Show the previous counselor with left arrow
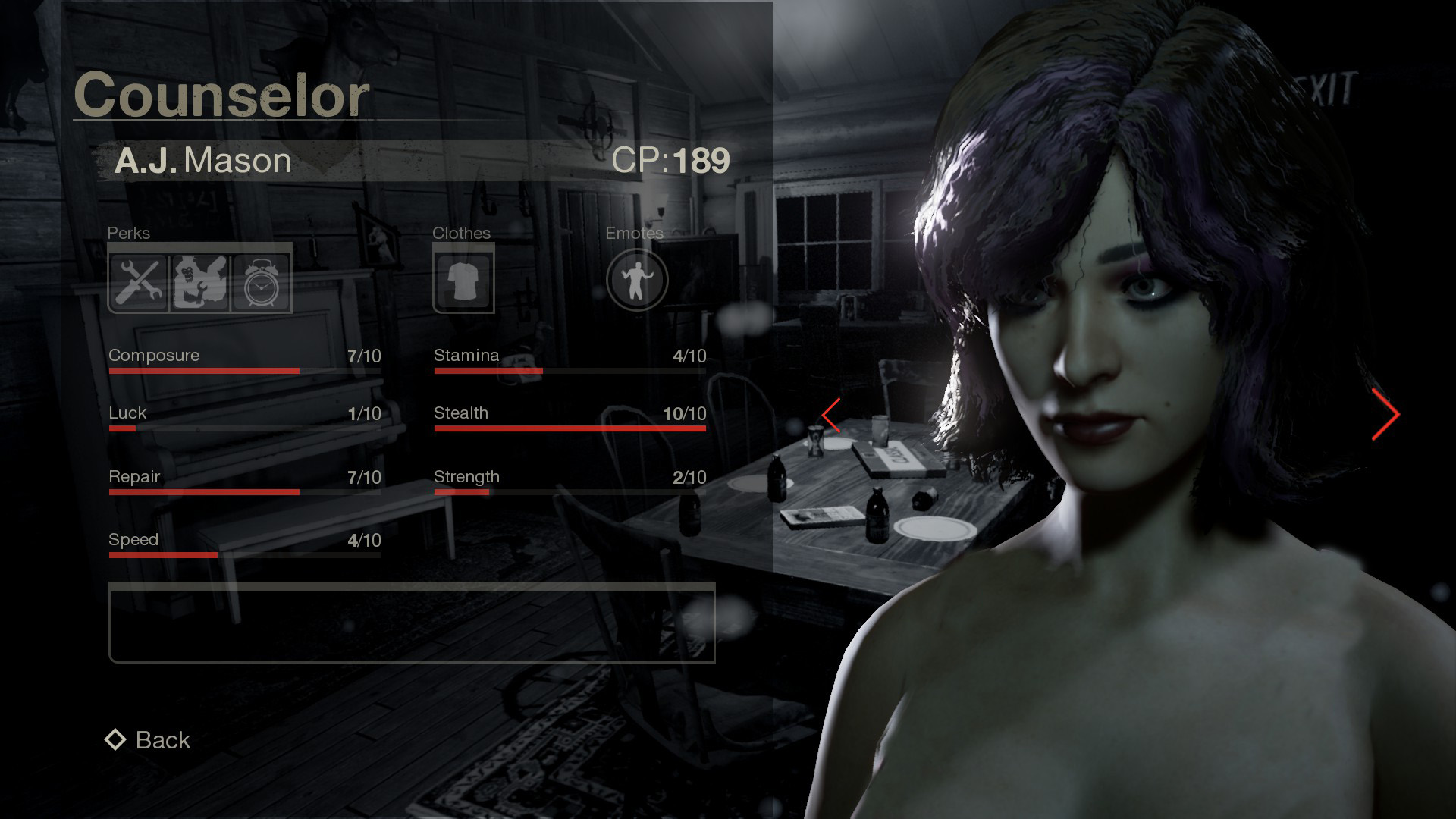 coord(832,415)
